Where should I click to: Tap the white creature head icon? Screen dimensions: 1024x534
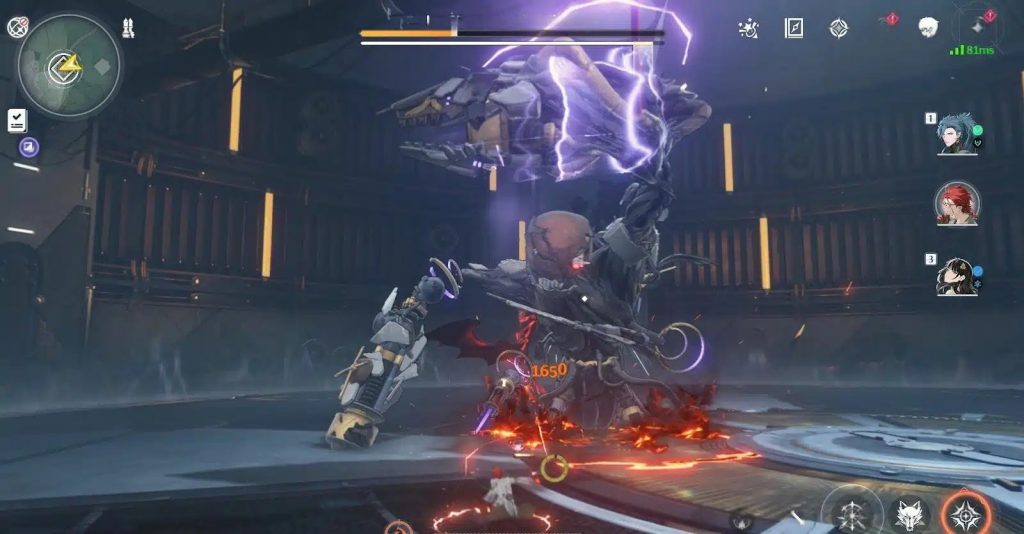tap(928, 26)
